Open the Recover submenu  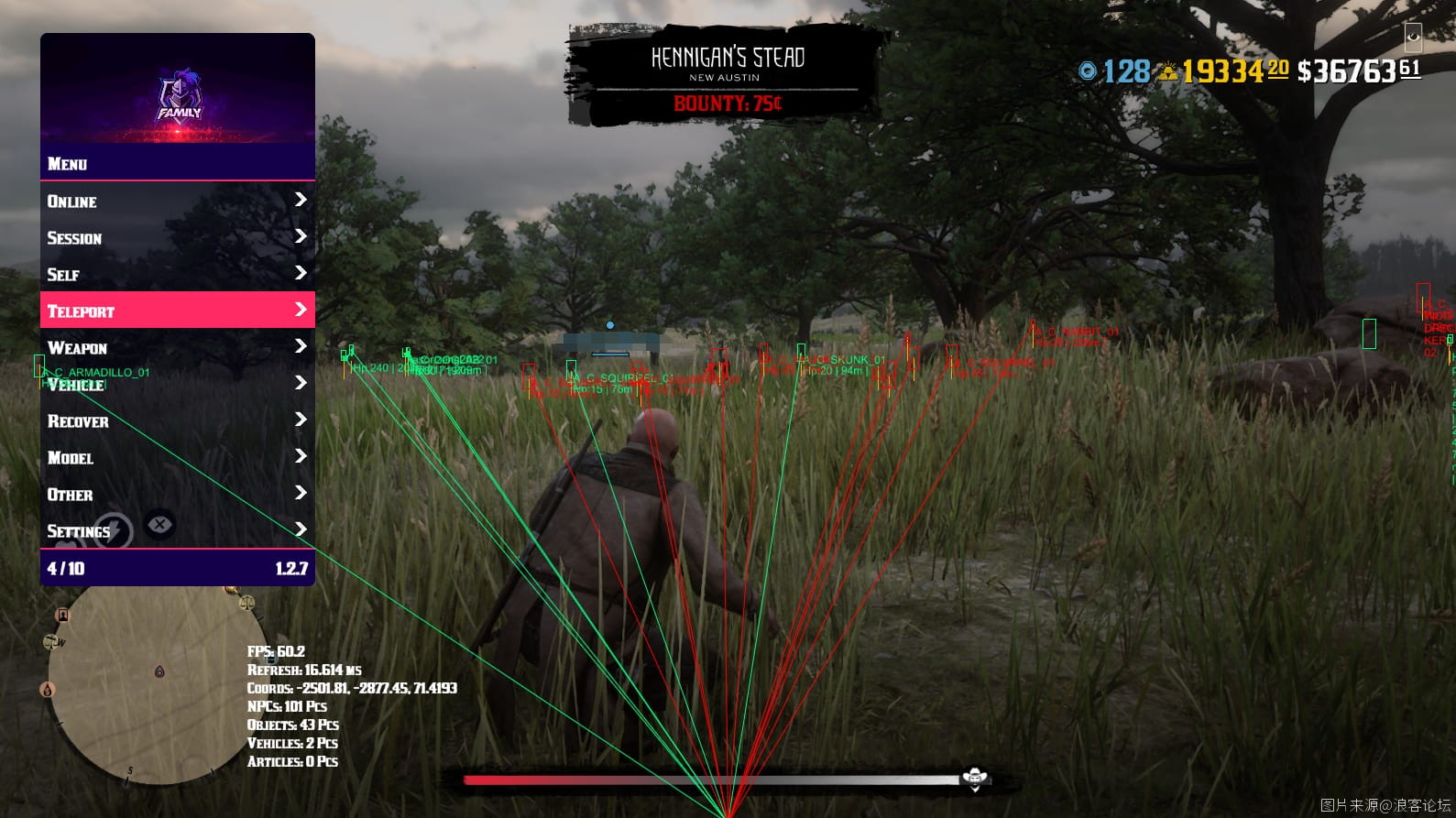tap(177, 420)
